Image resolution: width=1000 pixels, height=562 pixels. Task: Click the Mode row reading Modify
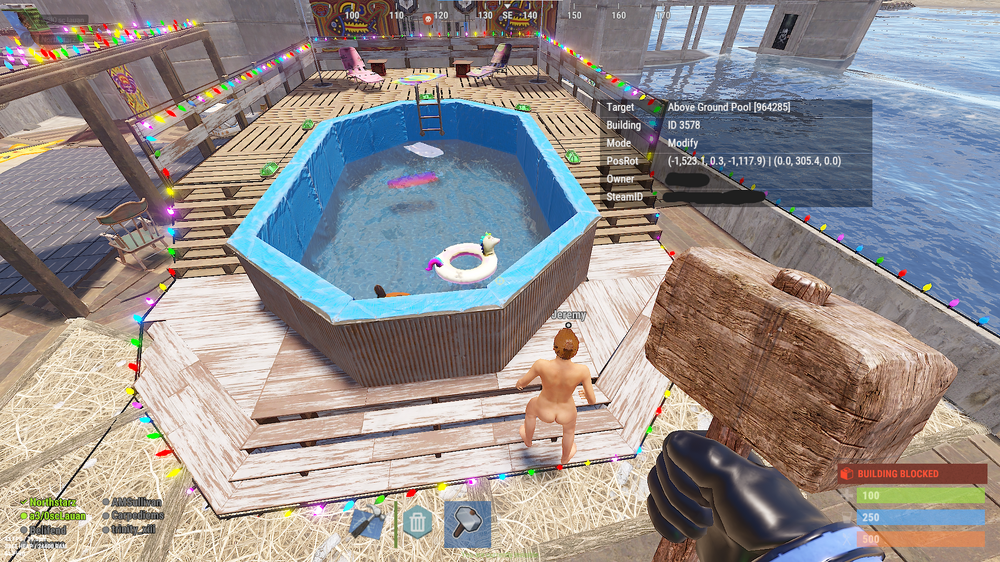click(735, 143)
